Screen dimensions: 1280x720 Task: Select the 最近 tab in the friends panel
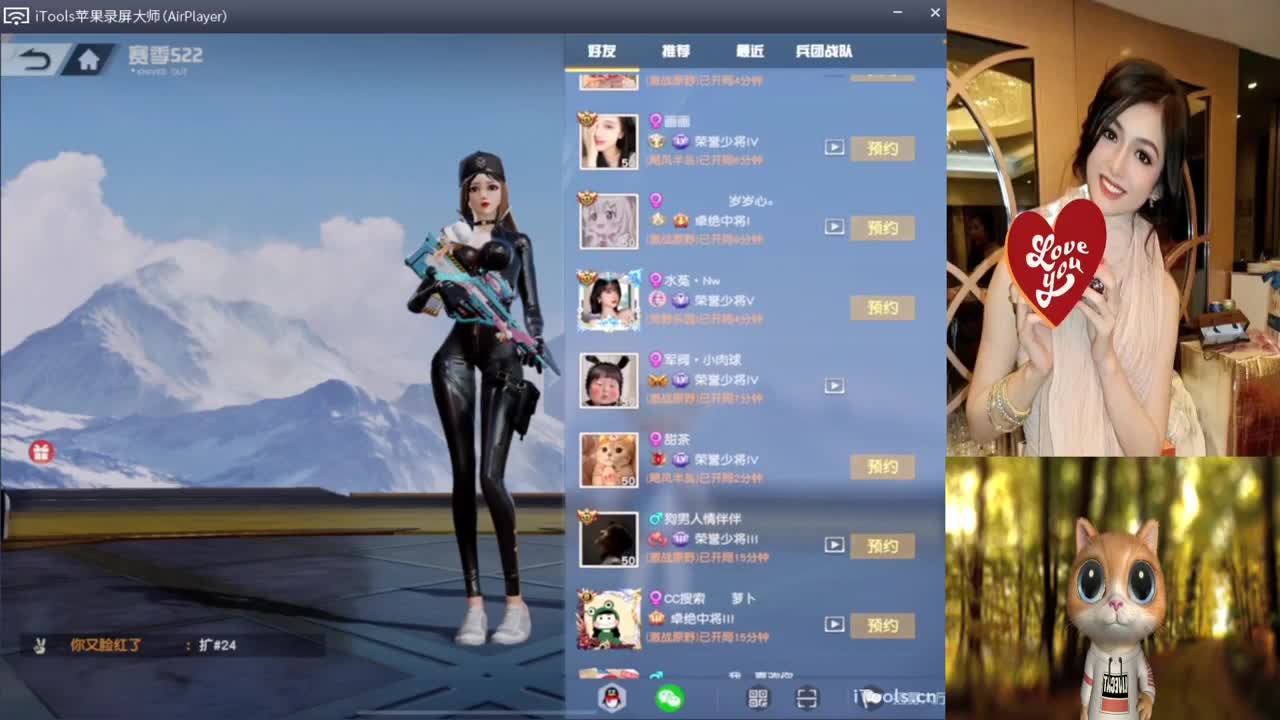point(750,51)
